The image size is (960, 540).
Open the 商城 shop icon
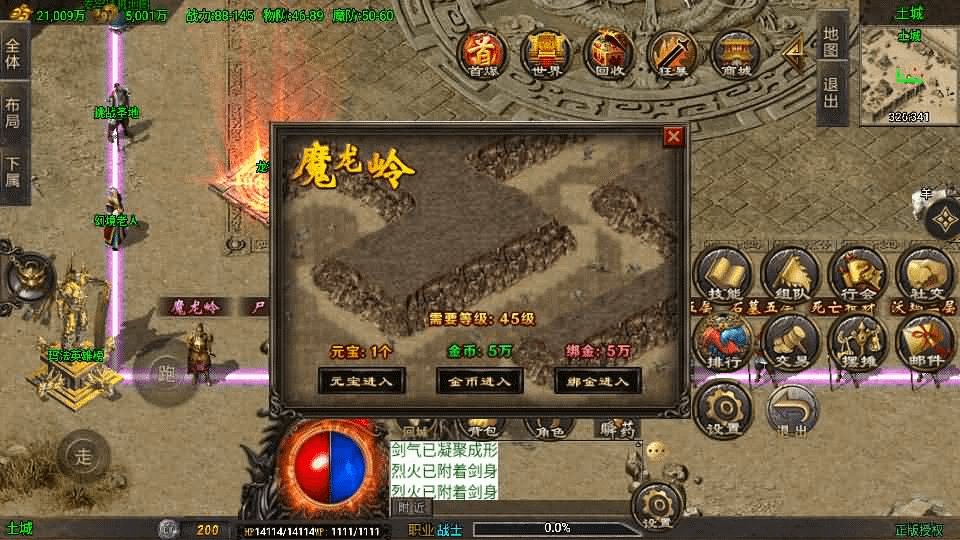[x=736, y=52]
